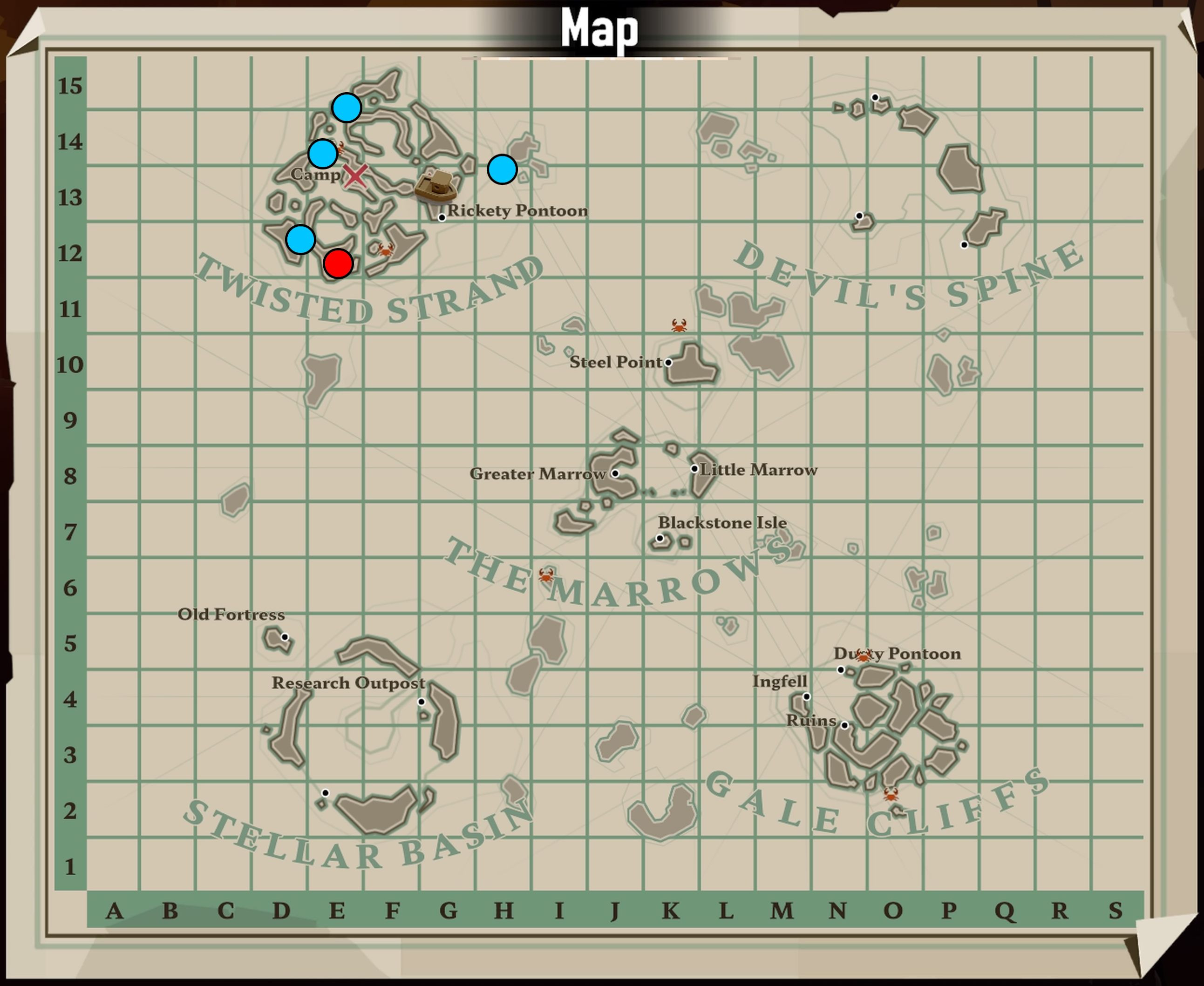Select the Steel Point location marker
The width and height of the screenshot is (1204, 986).
[668, 362]
